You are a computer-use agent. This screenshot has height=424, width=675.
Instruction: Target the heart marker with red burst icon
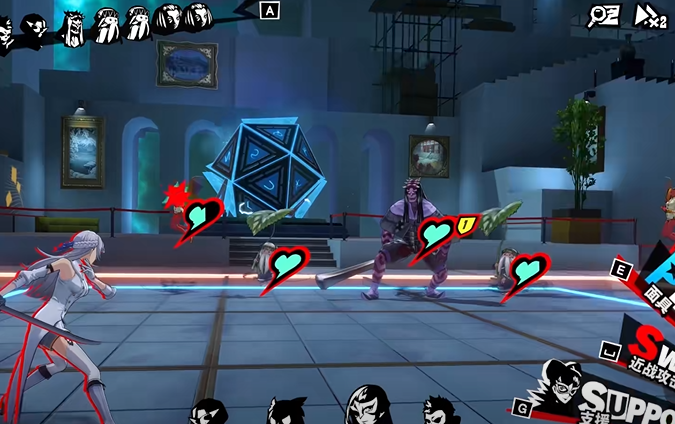204,215
